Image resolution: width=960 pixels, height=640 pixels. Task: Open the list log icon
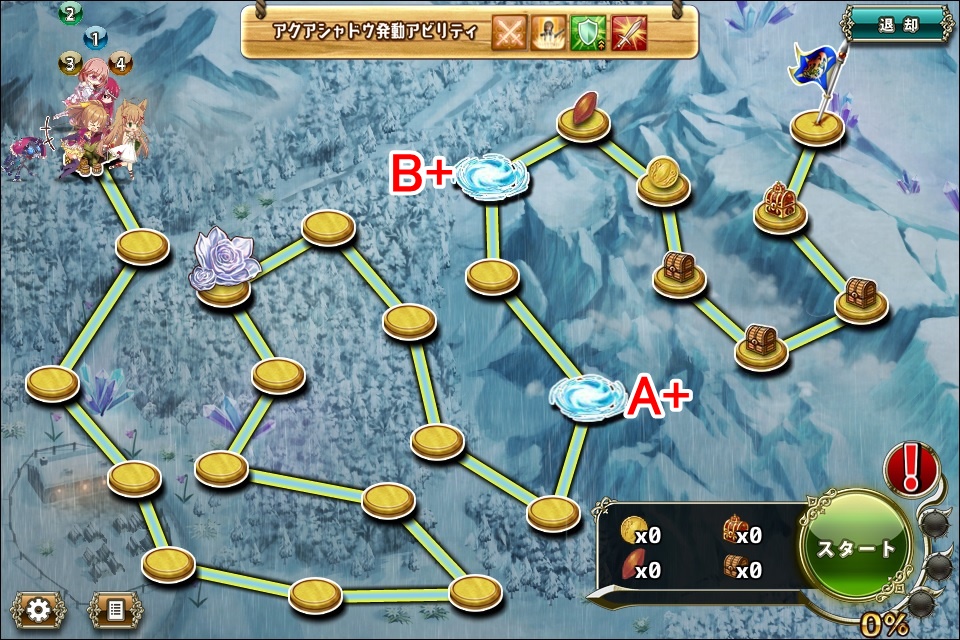coord(115,609)
